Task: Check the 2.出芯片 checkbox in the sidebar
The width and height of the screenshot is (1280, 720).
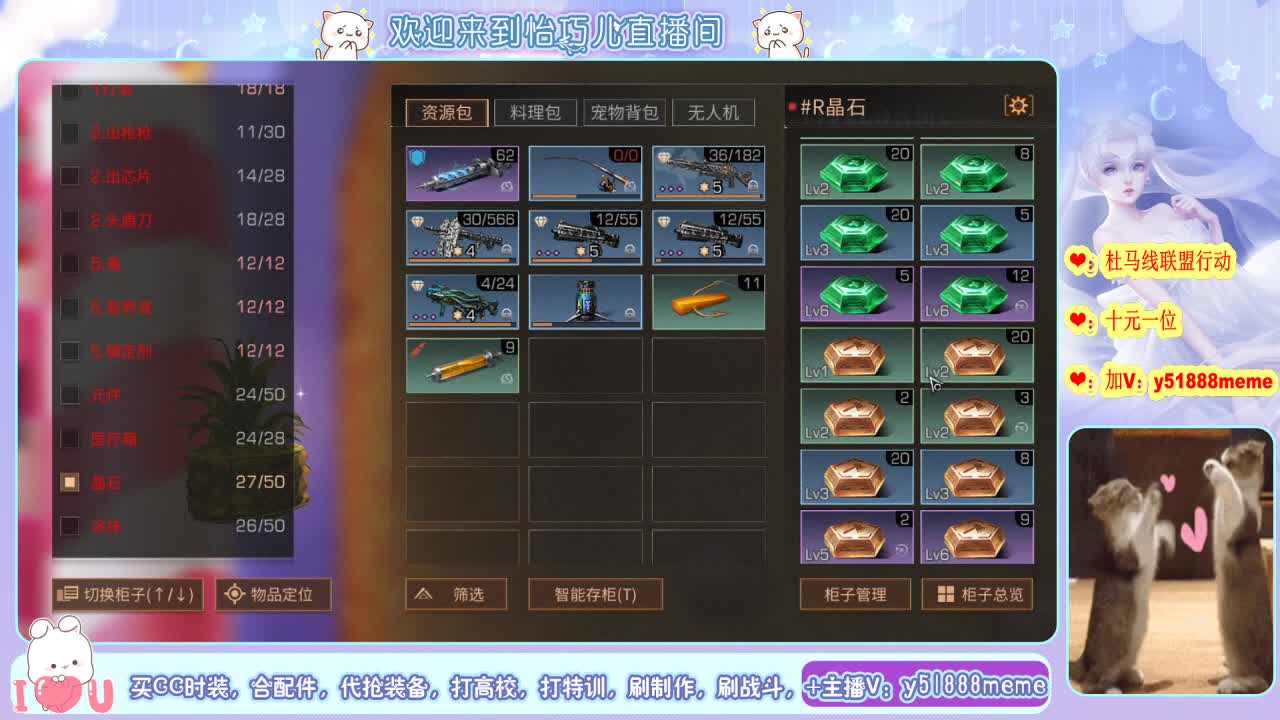Action: 69,176
